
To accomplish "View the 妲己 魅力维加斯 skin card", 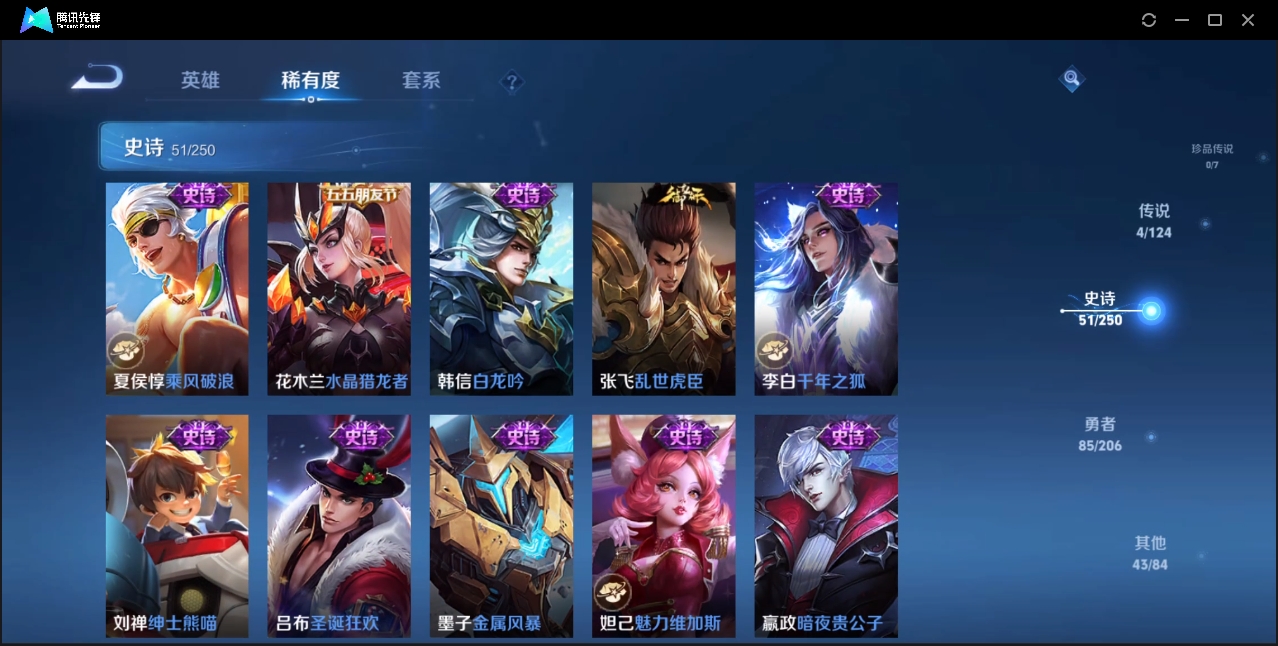I will click(663, 525).
